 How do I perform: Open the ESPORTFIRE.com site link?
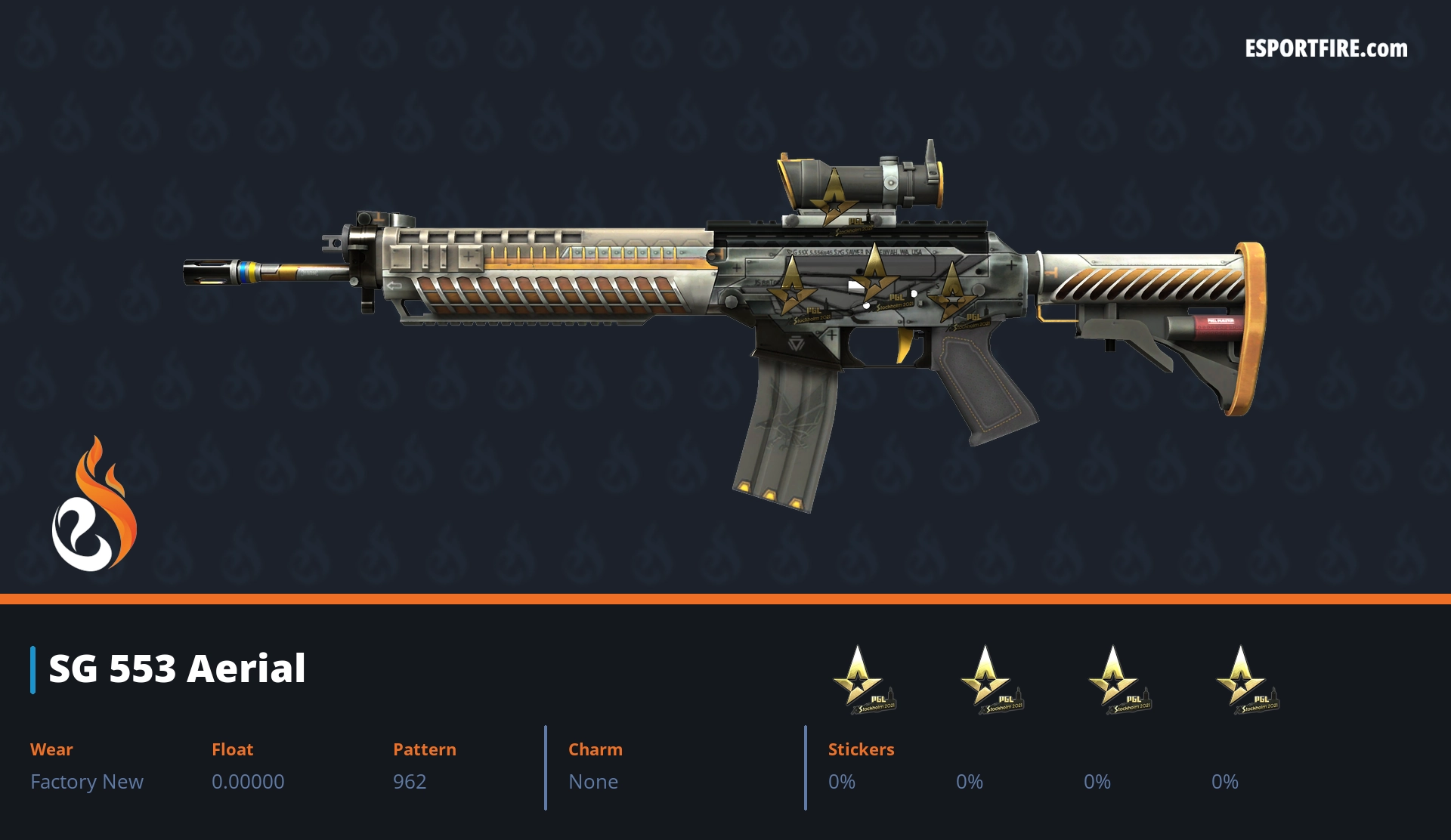pos(1326,49)
